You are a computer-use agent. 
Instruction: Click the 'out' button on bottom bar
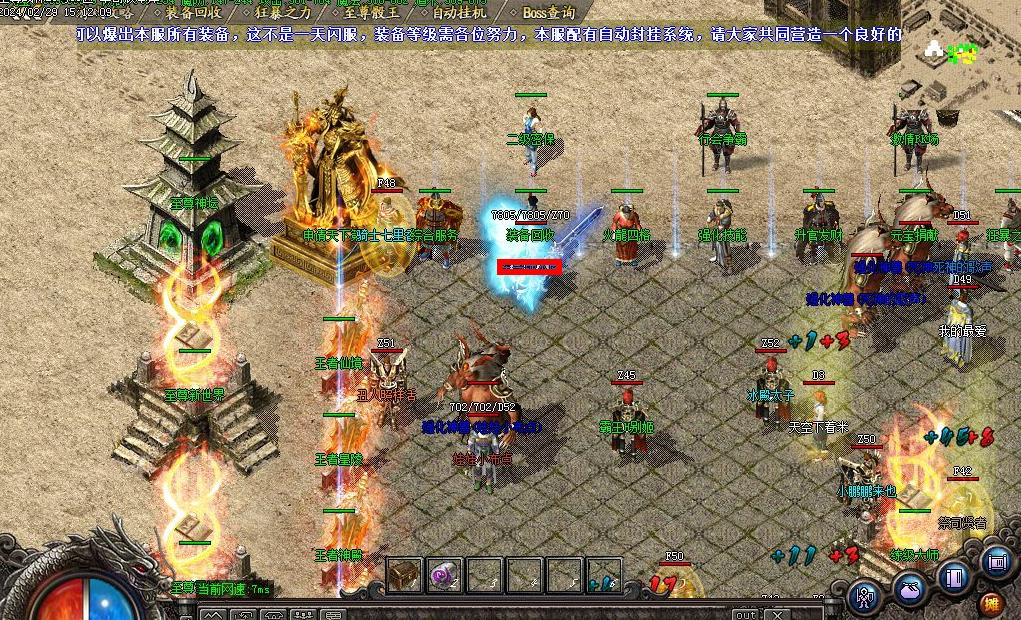(x=746, y=614)
